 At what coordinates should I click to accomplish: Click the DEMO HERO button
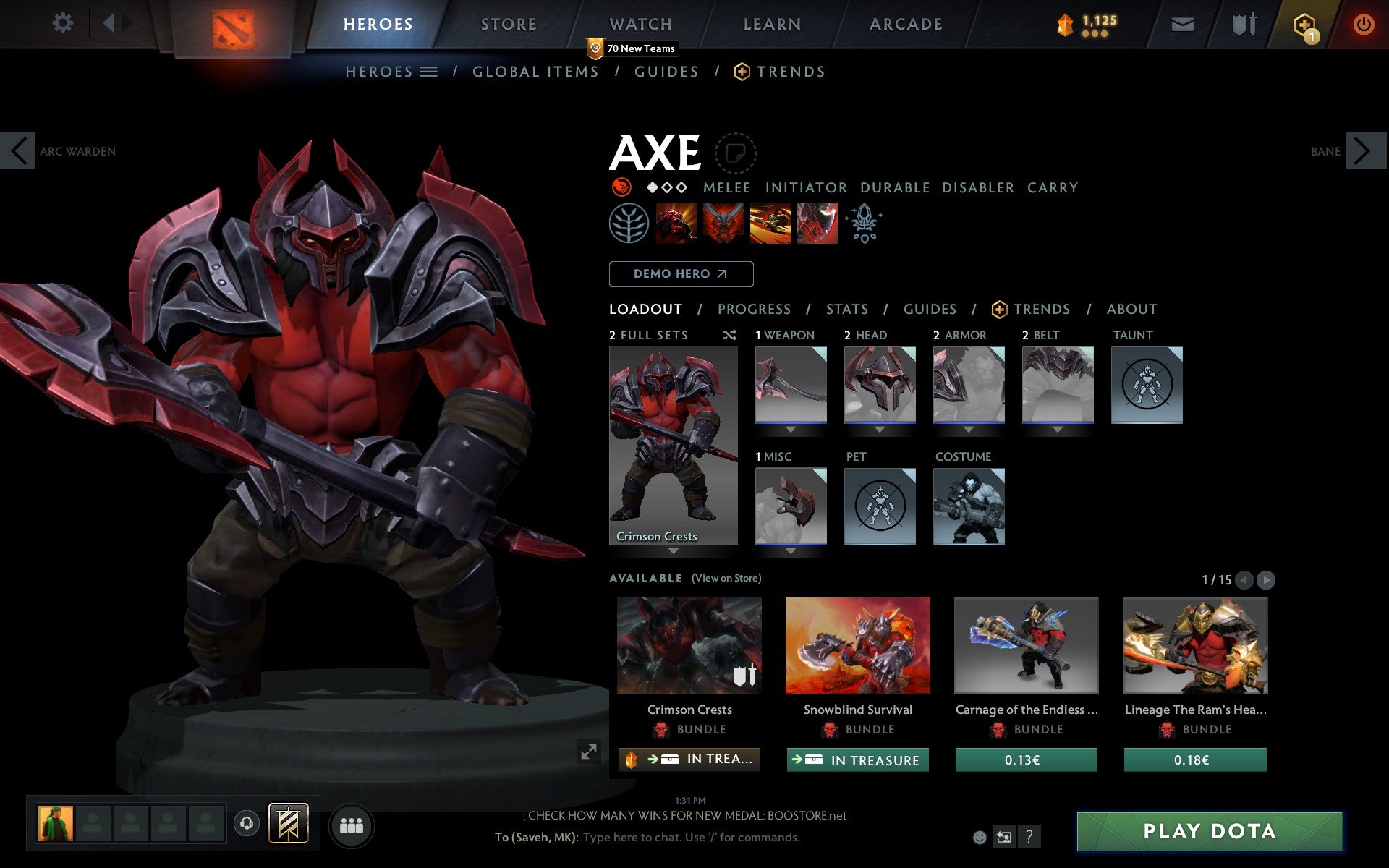681,274
